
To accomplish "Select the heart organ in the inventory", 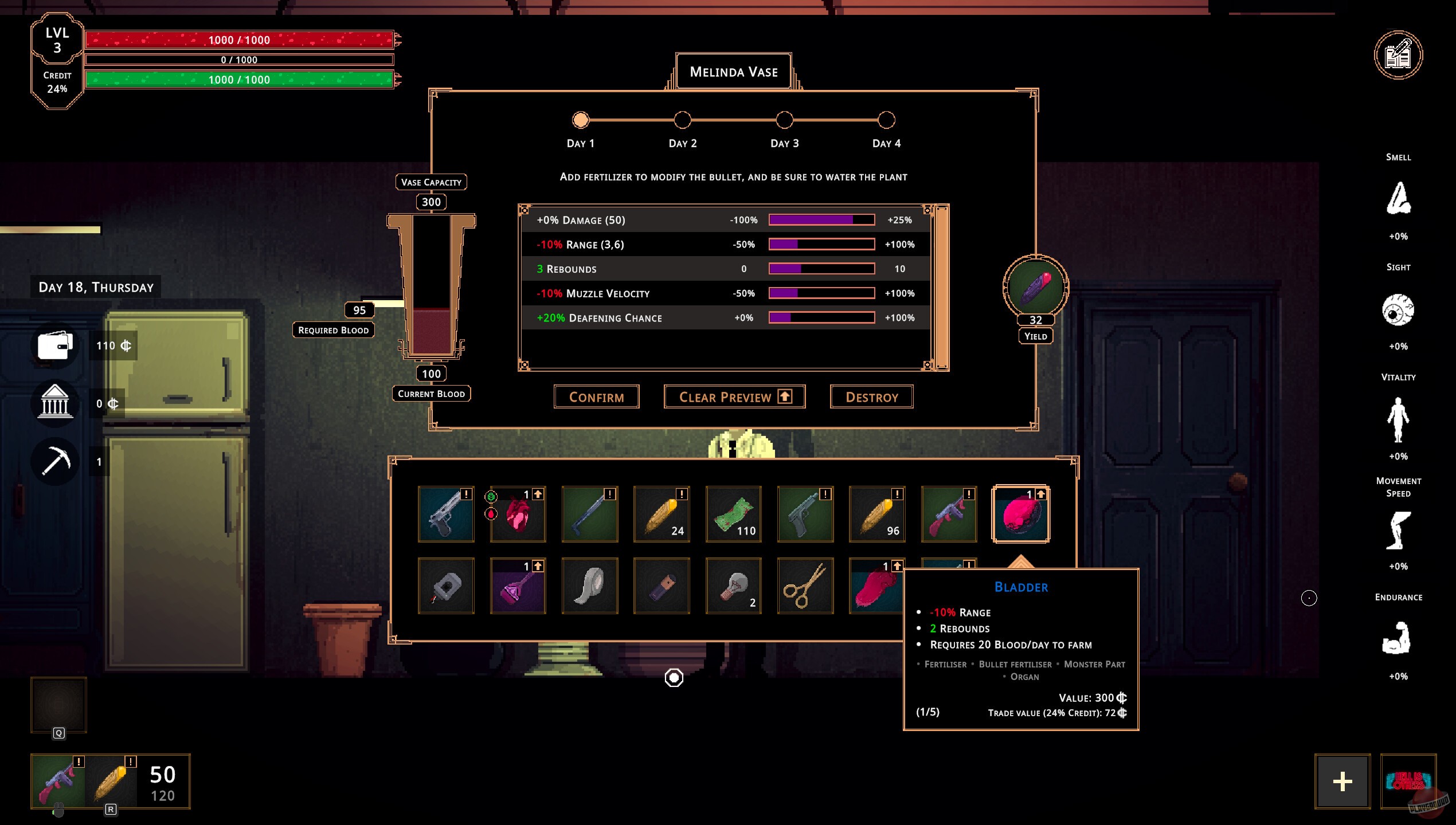I will click(519, 516).
